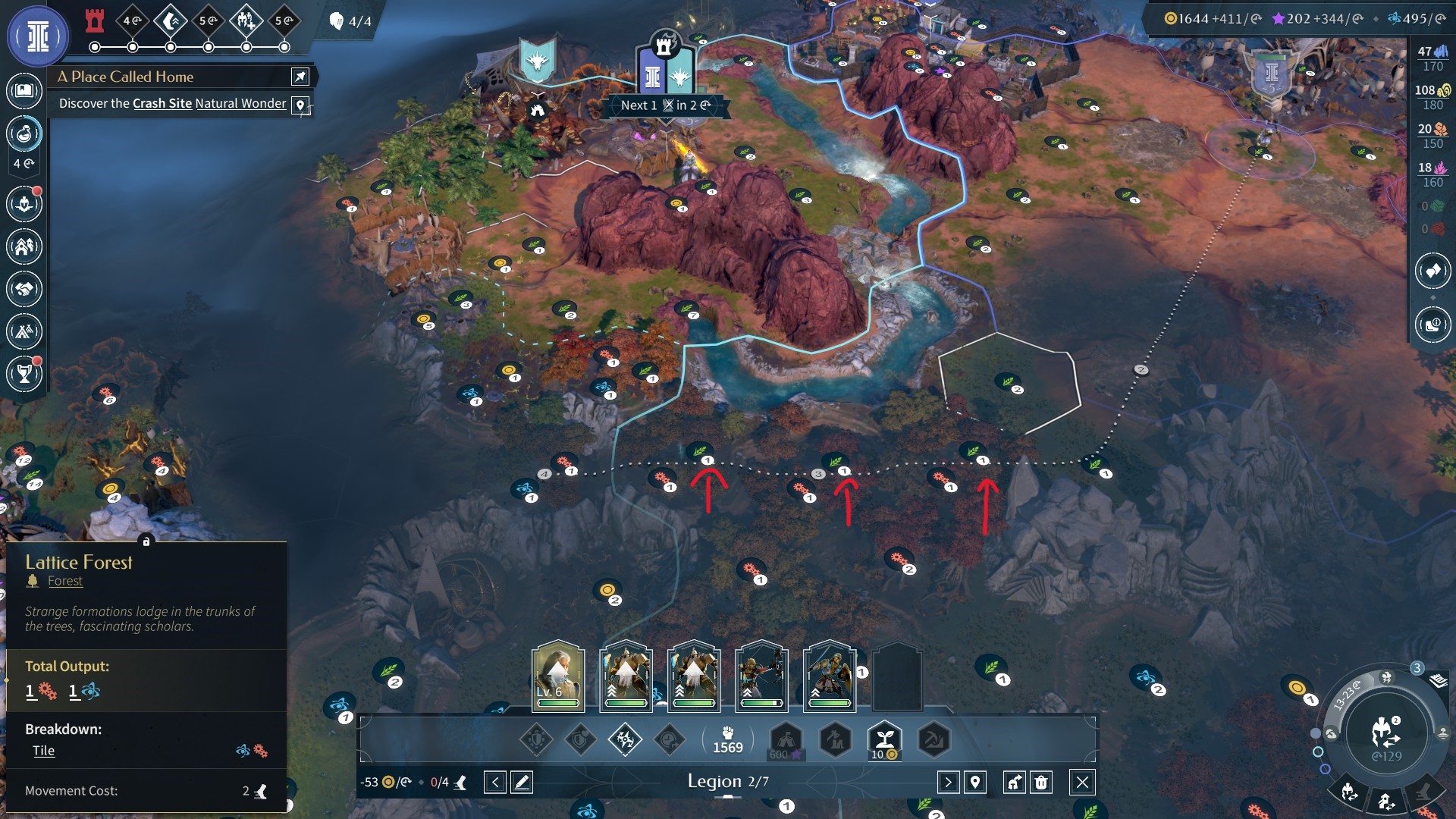The width and height of the screenshot is (1456, 819).
Task: Open the trophy victory screen
Action: pos(24,374)
